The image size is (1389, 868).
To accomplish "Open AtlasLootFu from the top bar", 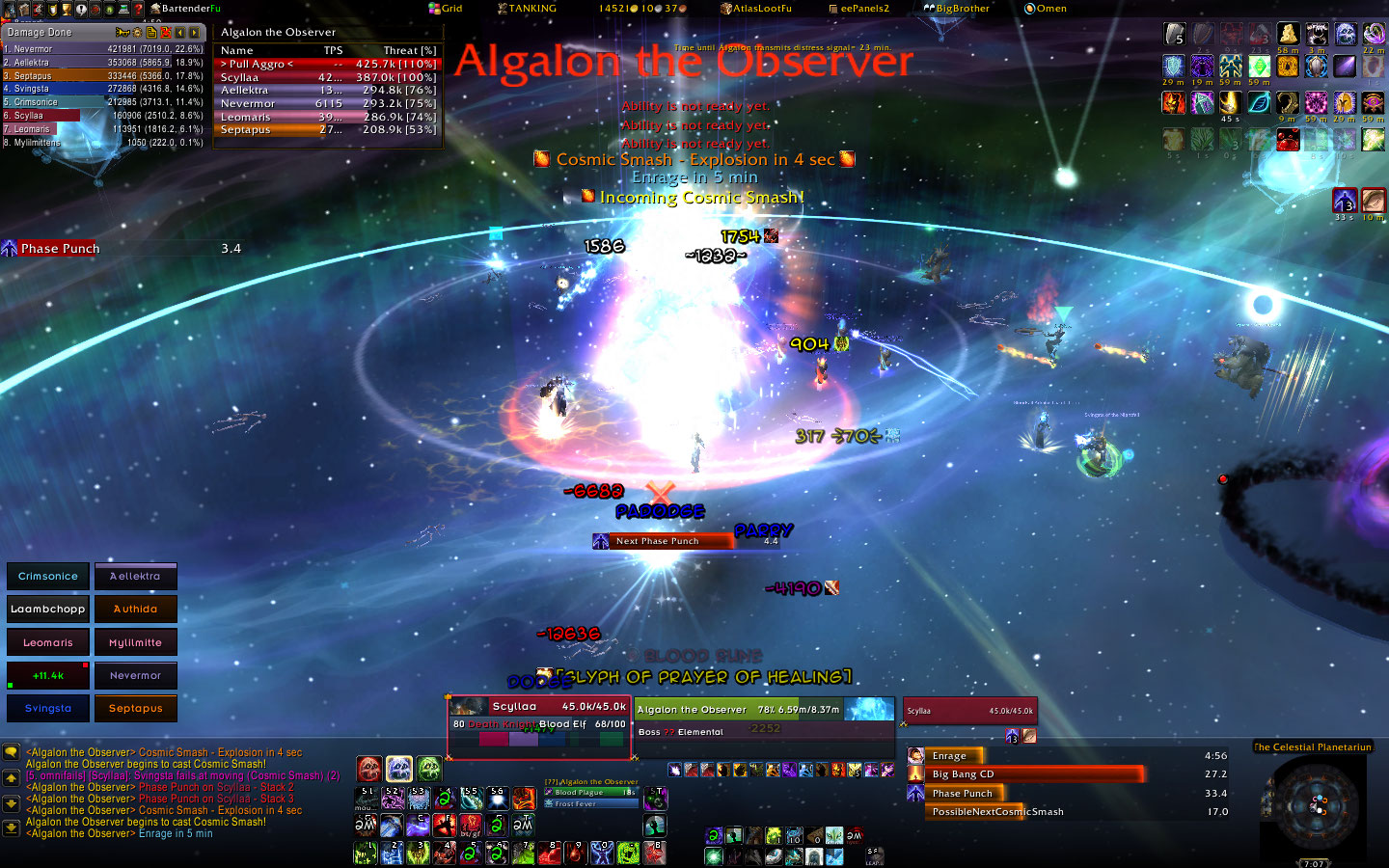I will coord(756,9).
